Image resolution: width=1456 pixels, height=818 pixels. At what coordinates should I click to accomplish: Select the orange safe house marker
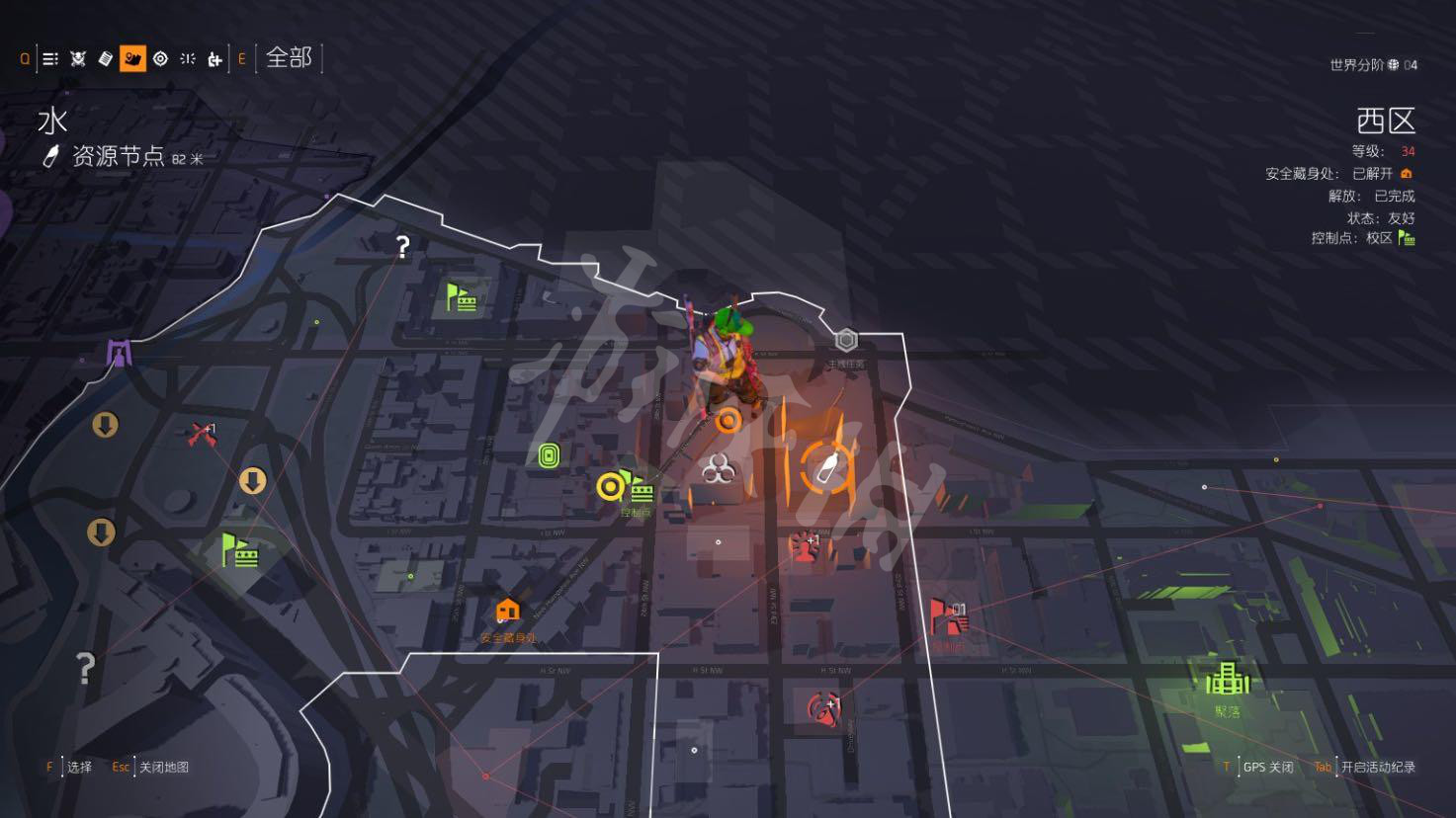click(x=507, y=612)
